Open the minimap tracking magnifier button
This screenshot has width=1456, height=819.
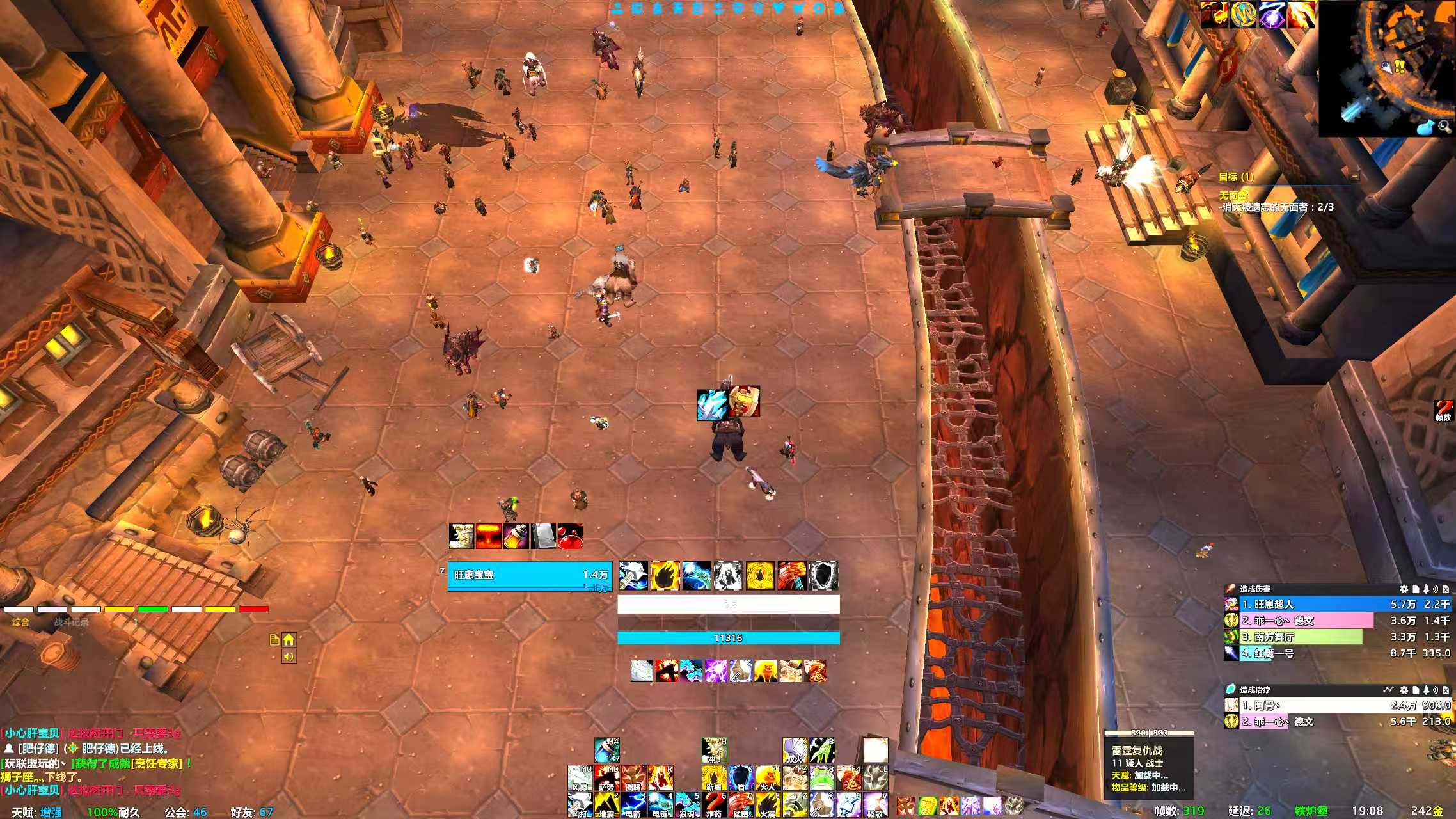tap(1444, 127)
